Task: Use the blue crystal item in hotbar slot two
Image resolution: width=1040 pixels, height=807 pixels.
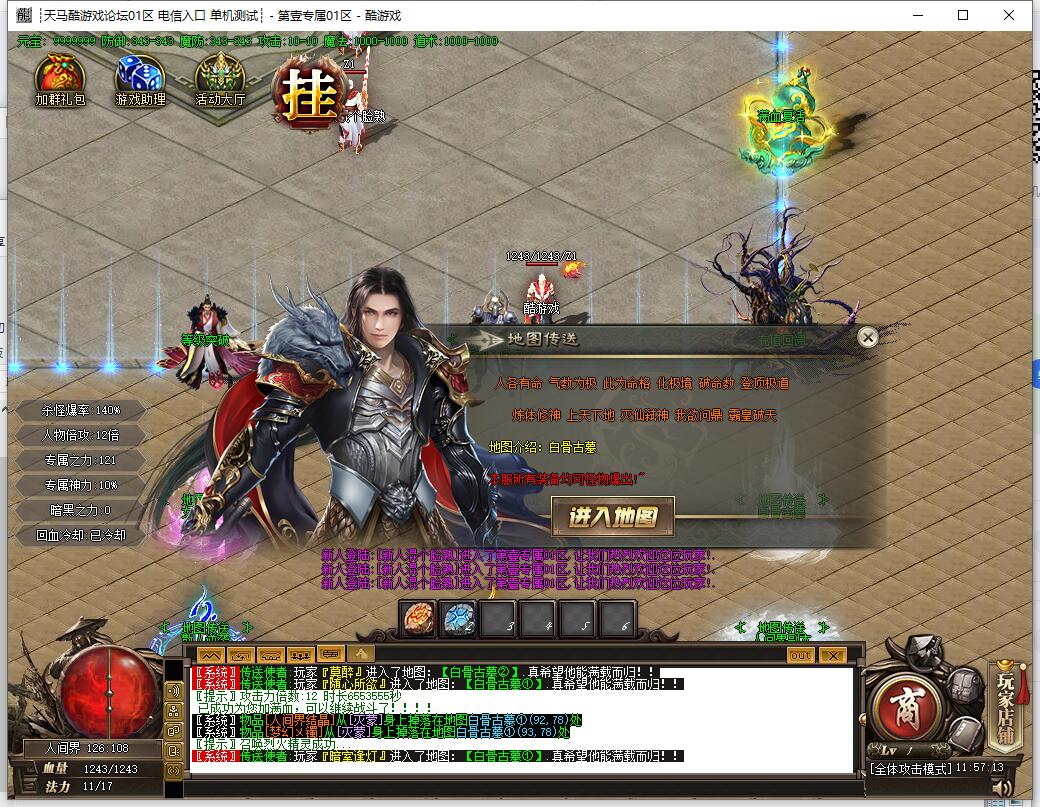Action: [x=458, y=619]
